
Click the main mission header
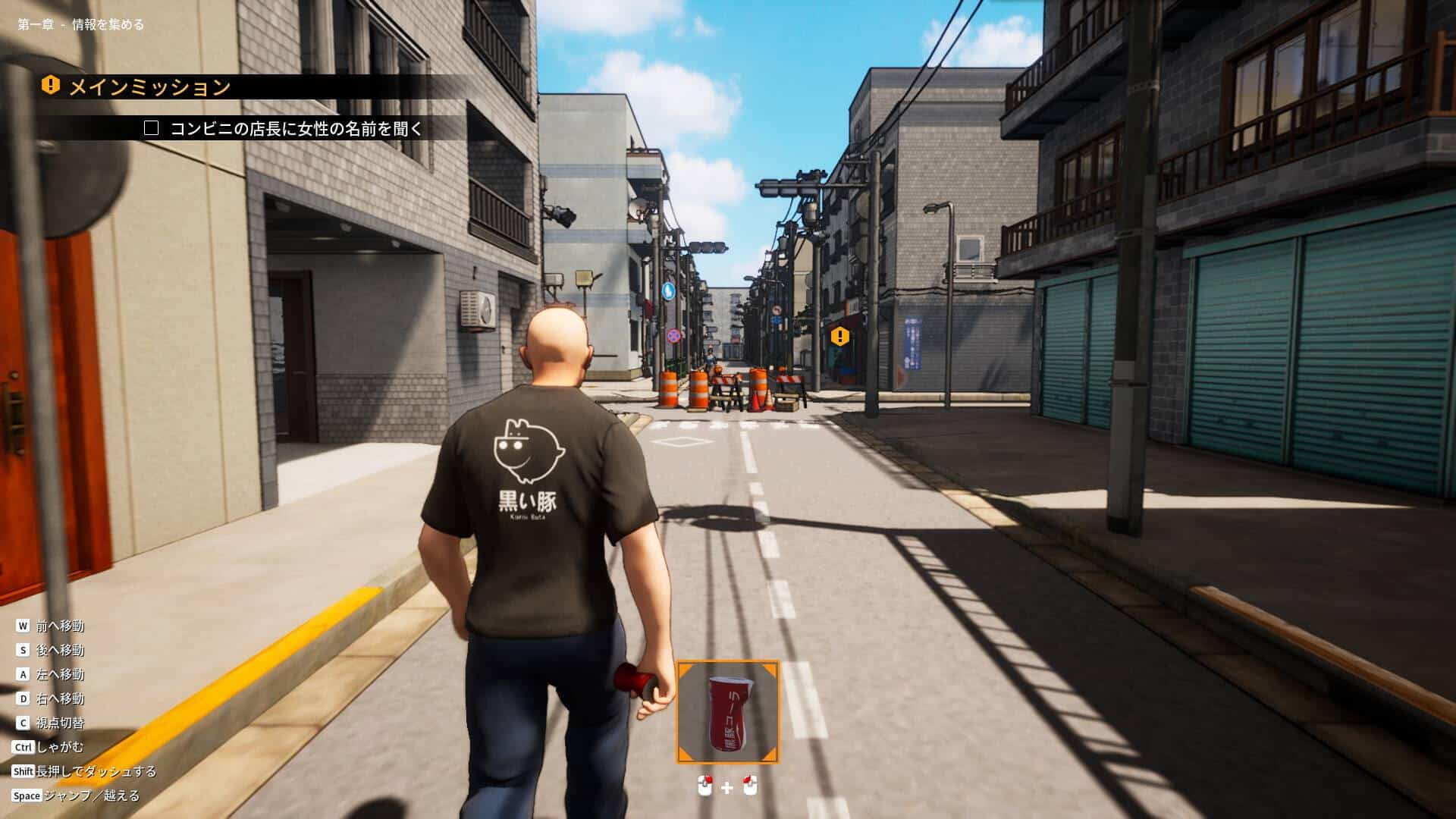149,86
